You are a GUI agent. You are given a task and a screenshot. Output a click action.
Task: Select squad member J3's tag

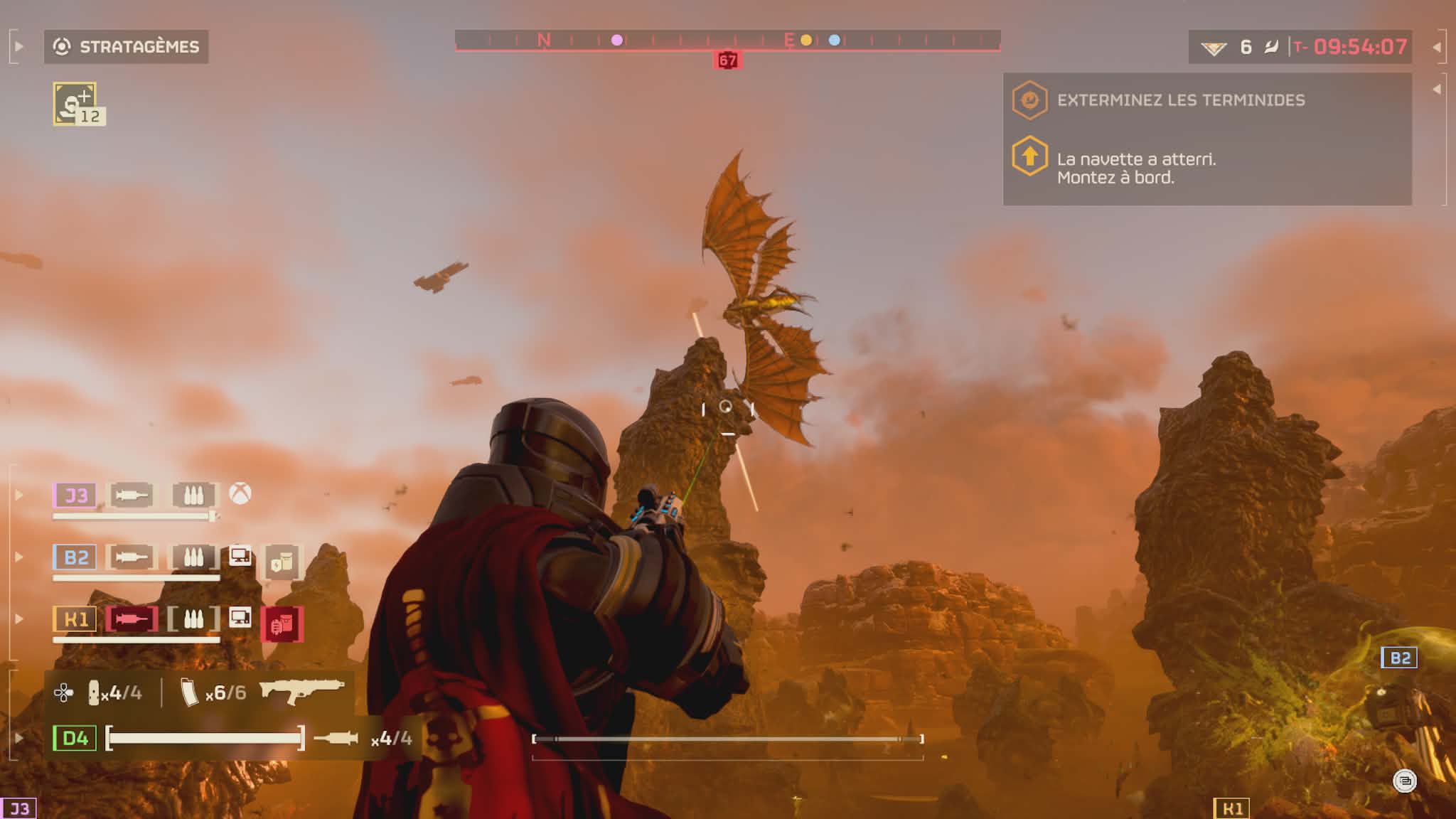pyautogui.click(x=75, y=495)
